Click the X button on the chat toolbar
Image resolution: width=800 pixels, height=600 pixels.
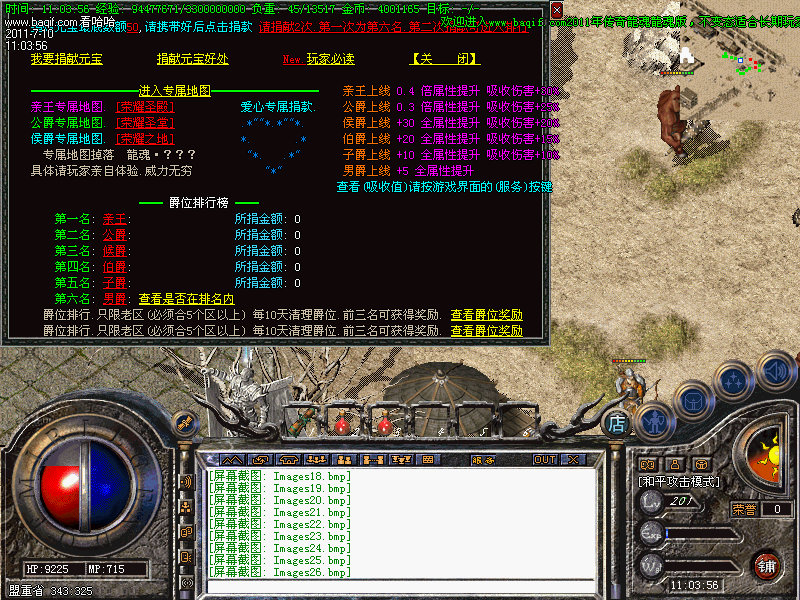(573, 460)
